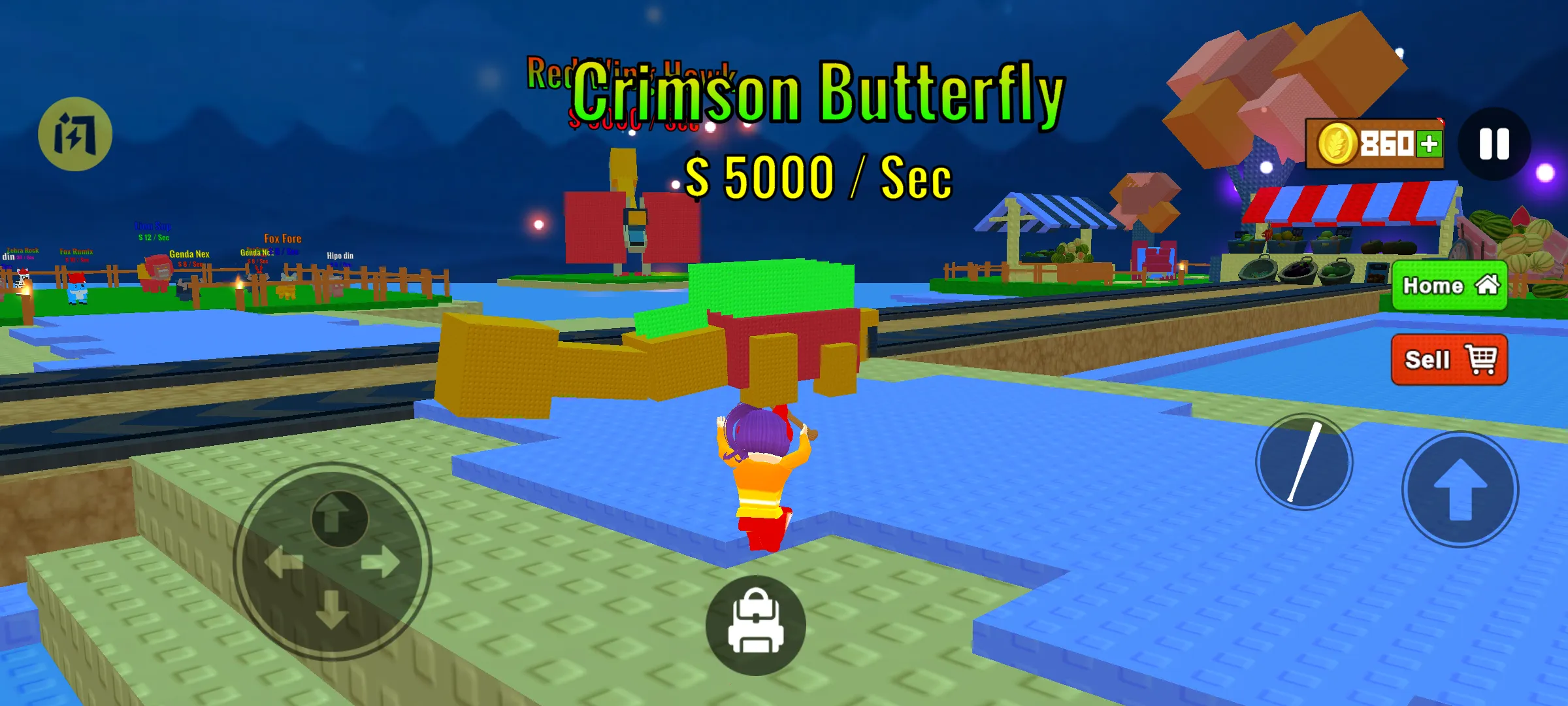This screenshot has width=1568, height=706.
Task: Tap the jump arrow button
Action: [x=1460, y=489]
